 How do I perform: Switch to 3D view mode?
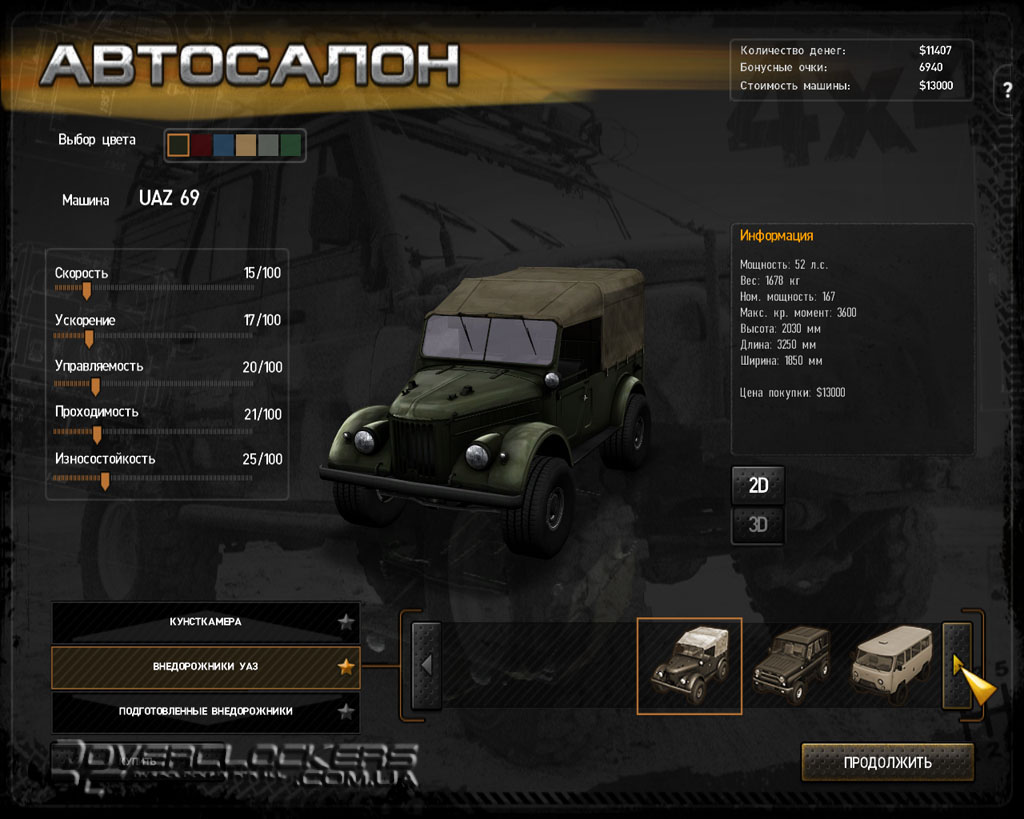(x=758, y=524)
